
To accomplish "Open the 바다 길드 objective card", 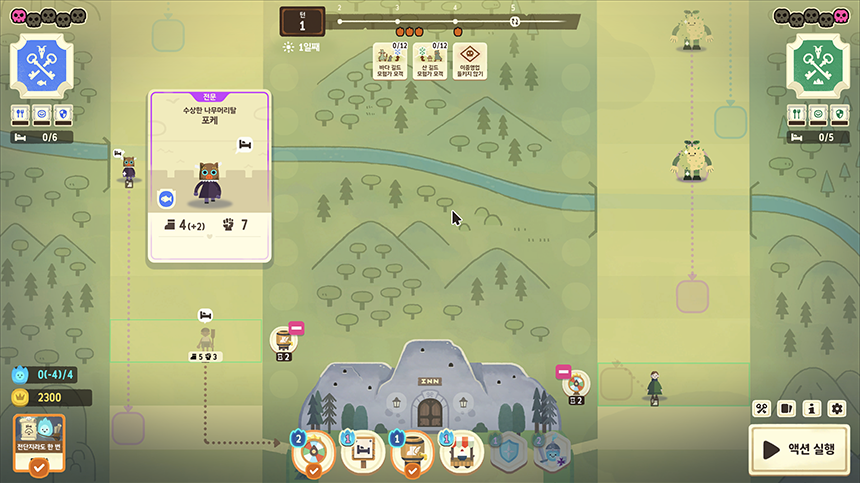I will [x=392, y=62].
